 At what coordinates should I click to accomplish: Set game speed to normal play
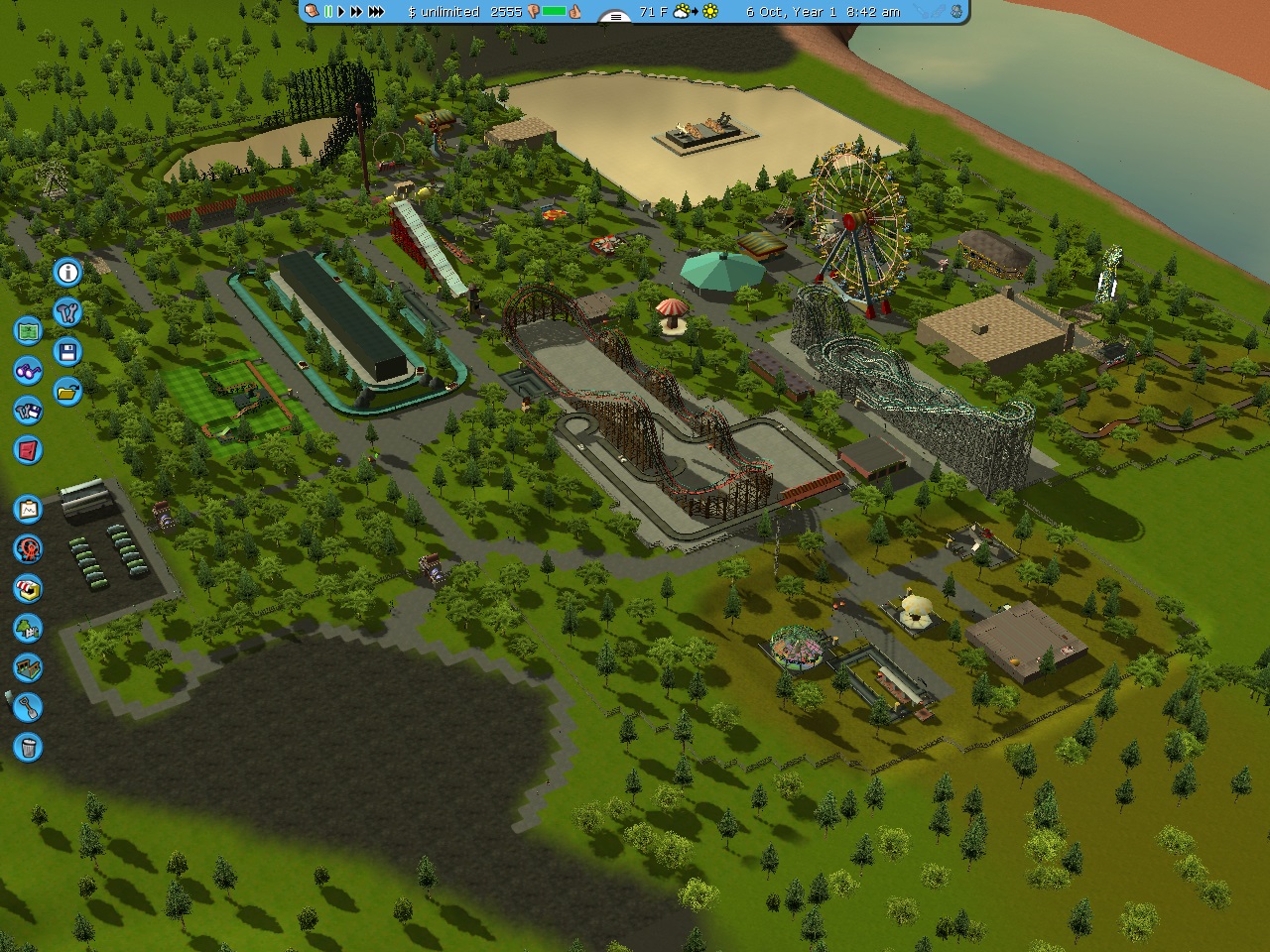click(341, 12)
